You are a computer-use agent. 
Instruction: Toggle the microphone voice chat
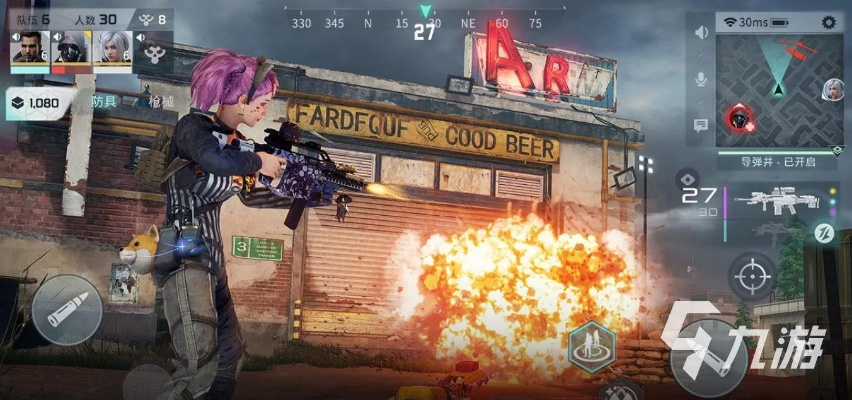[x=701, y=78]
